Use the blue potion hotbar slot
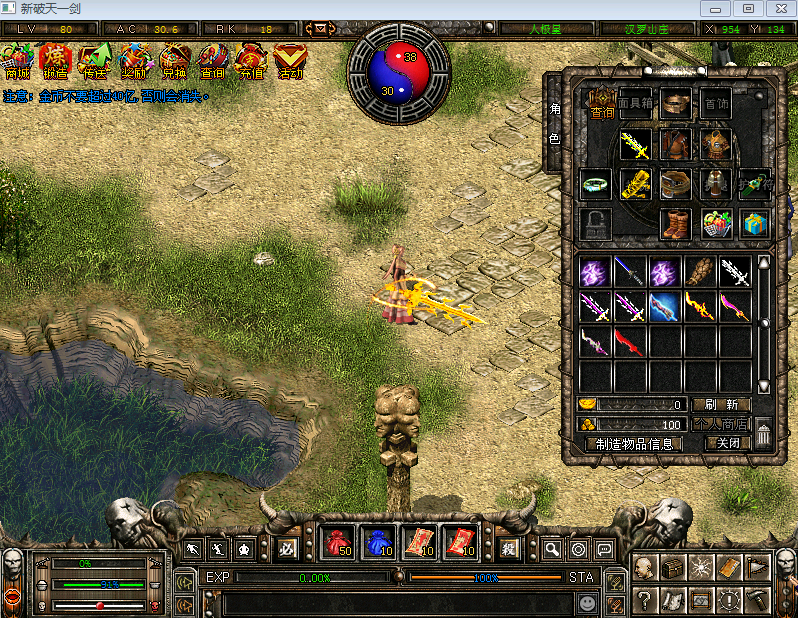798x618 pixels. pos(378,543)
